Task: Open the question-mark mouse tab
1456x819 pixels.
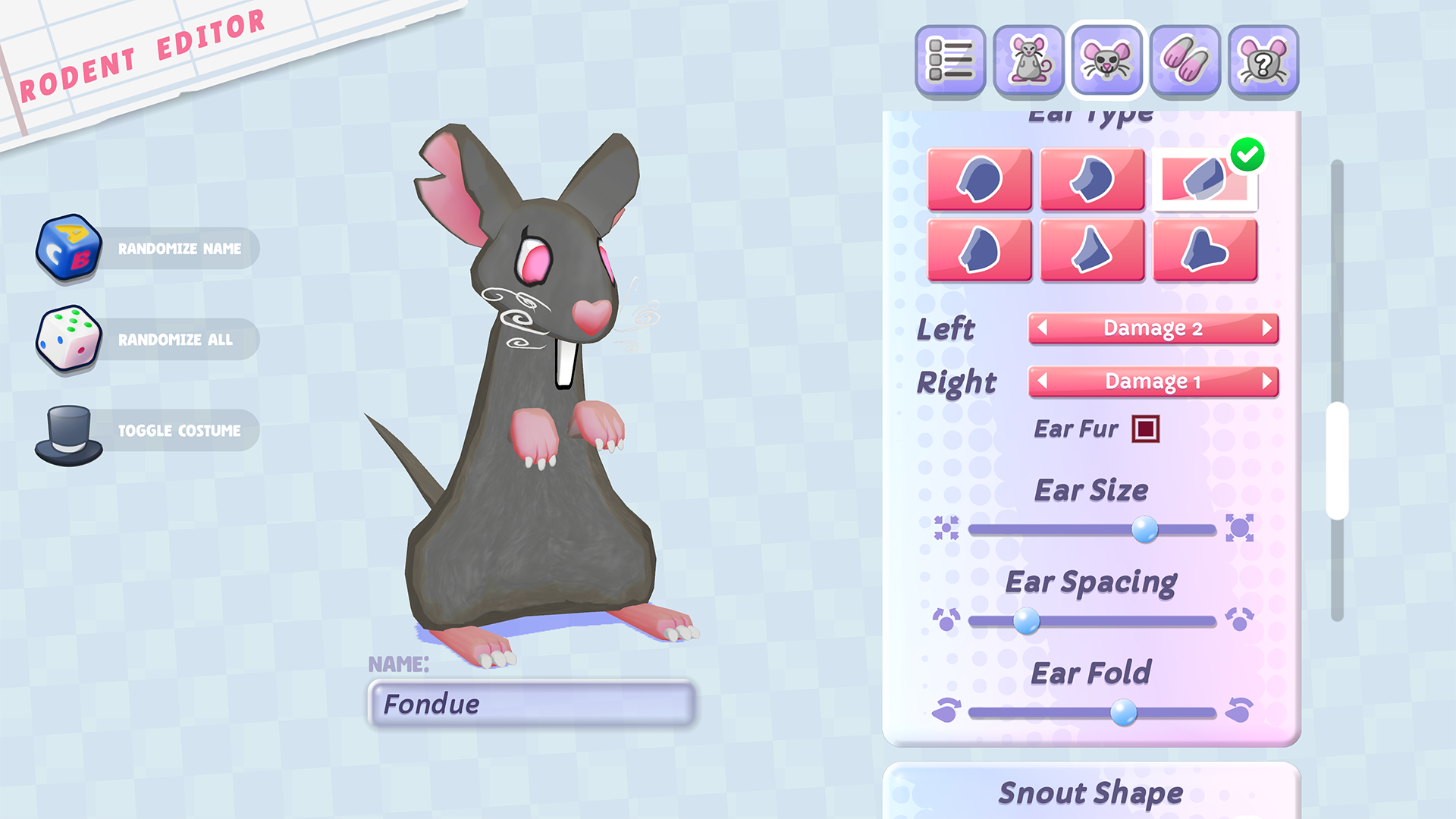Action: point(1263,61)
